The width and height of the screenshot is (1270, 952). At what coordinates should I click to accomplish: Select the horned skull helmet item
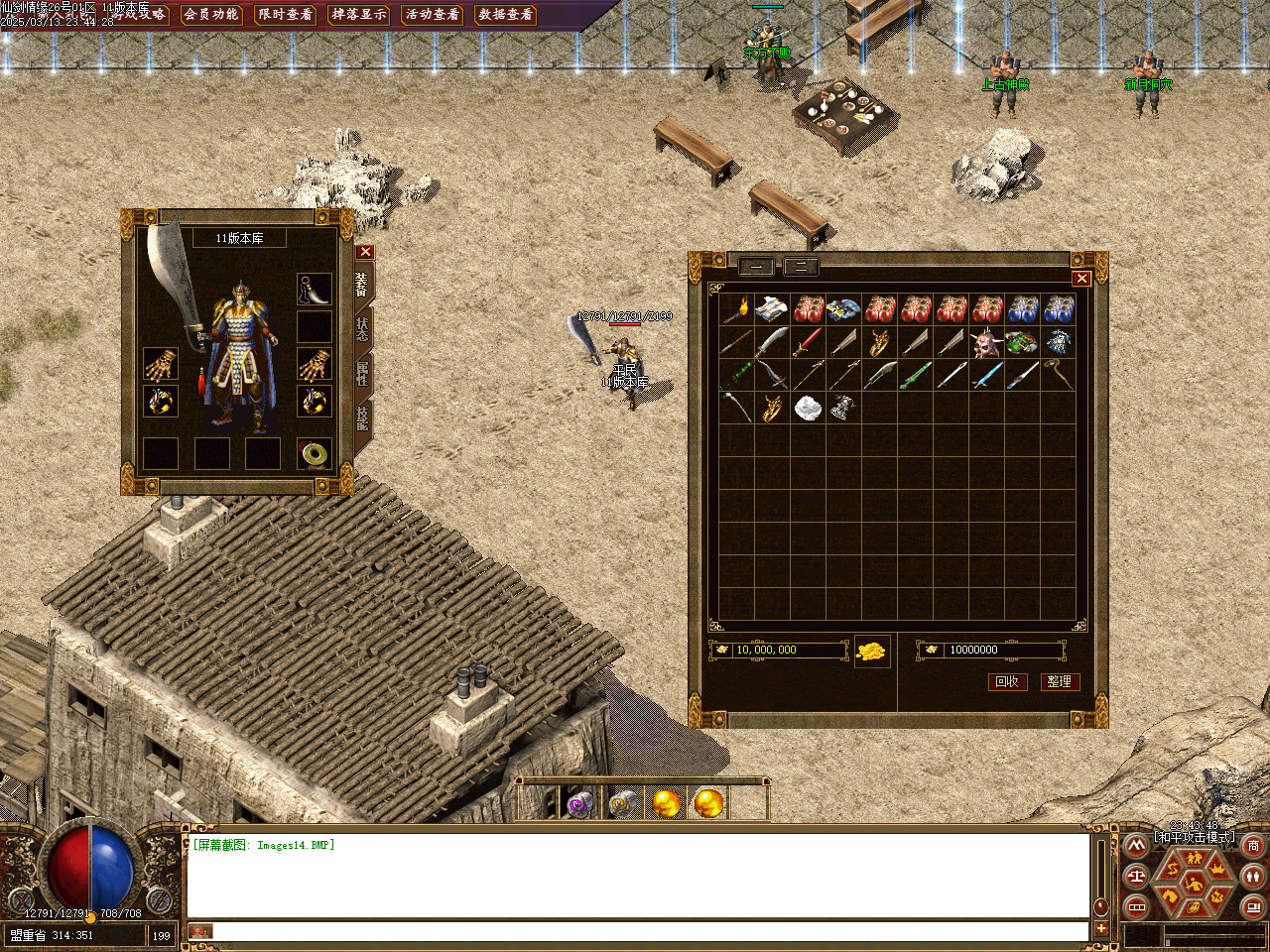point(985,343)
